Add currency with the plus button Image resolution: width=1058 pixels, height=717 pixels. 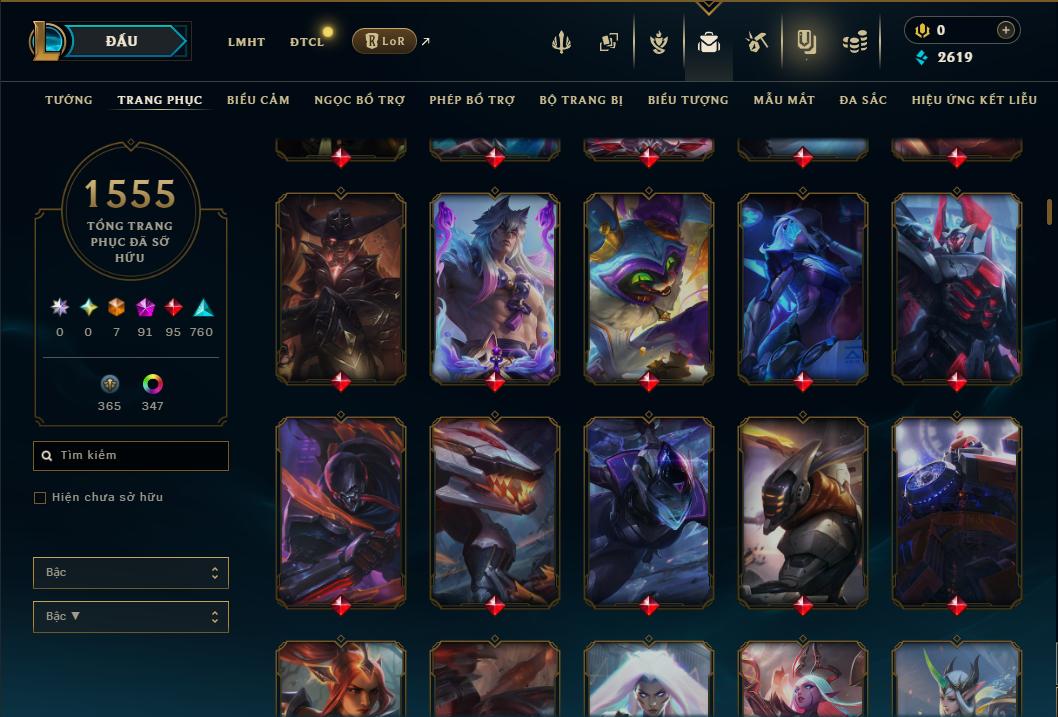pyautogui.click(x=1005, y=31)
